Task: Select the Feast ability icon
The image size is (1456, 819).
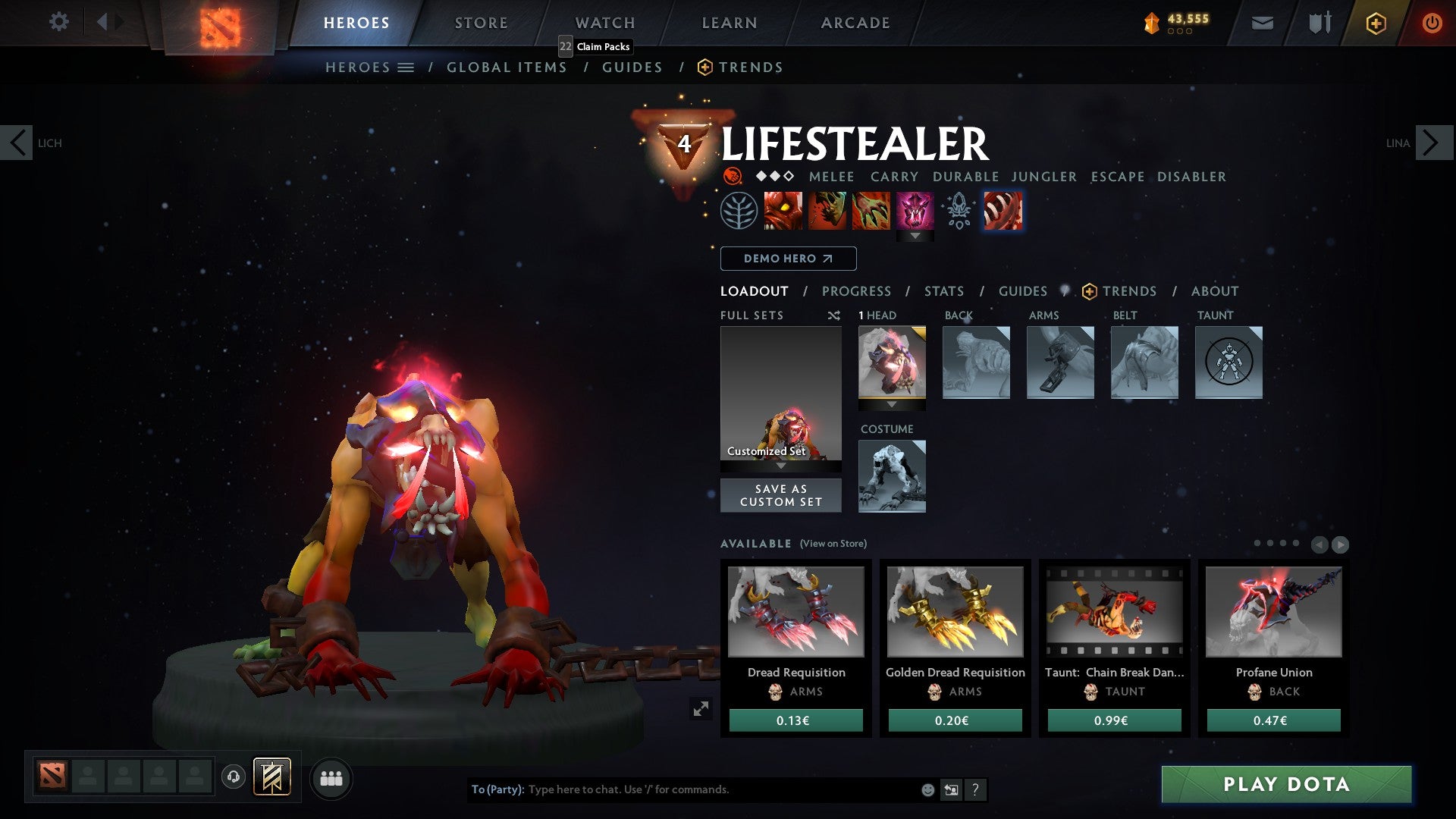Action: 828,211
